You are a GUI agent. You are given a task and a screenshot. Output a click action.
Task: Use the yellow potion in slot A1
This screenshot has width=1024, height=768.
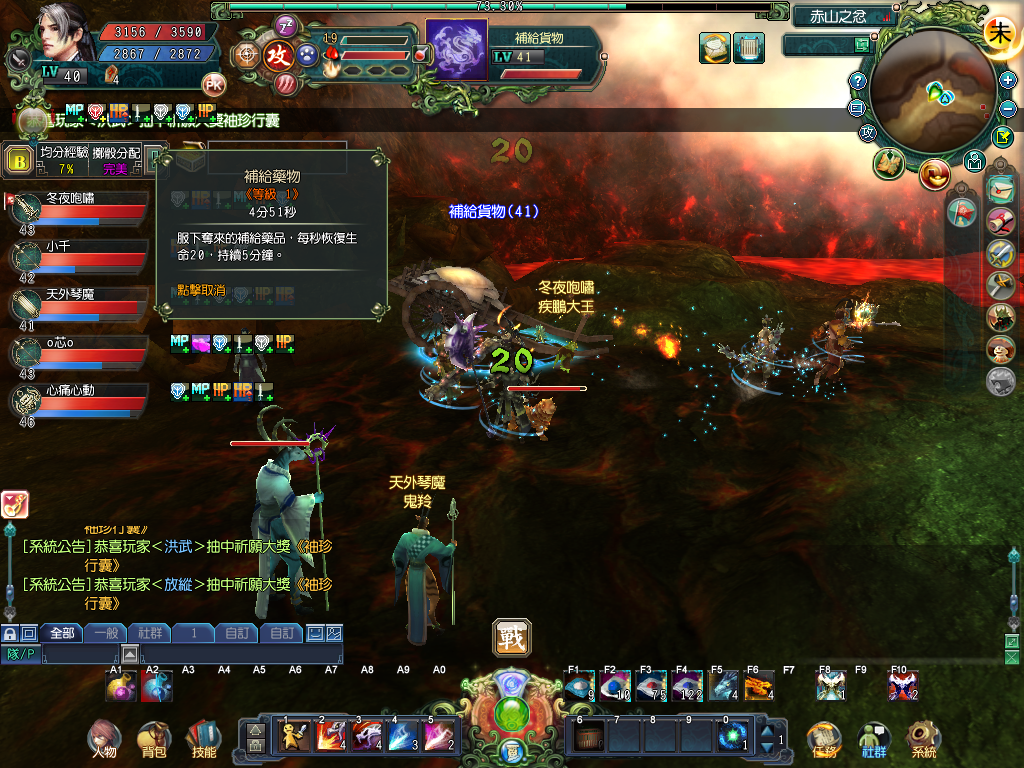click(x=121, y=686)
